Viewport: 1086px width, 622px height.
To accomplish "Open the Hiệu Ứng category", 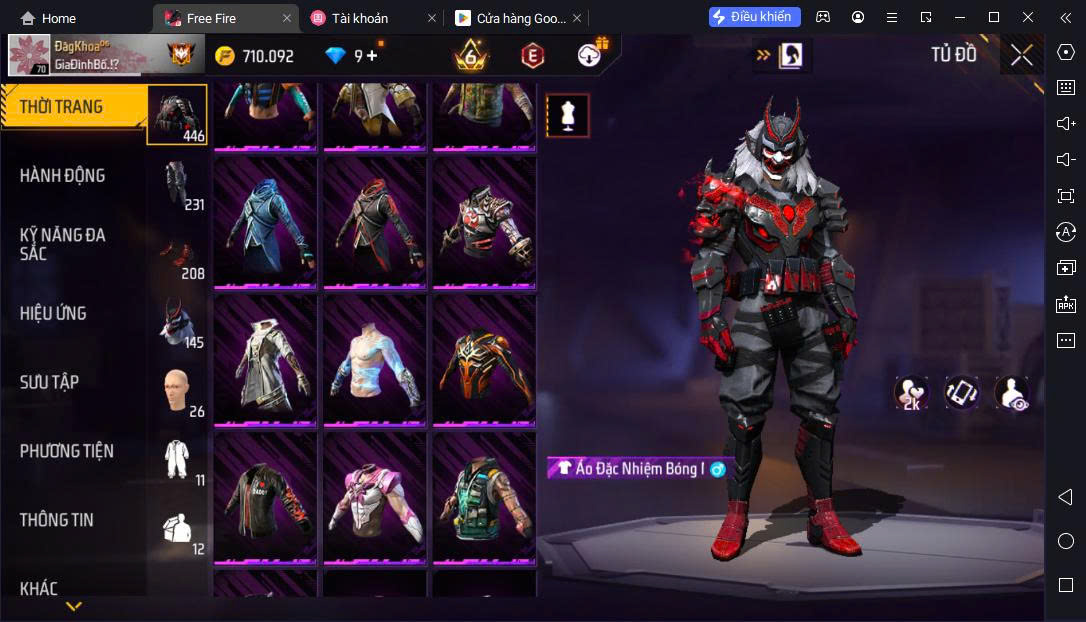I will (54, 314).
